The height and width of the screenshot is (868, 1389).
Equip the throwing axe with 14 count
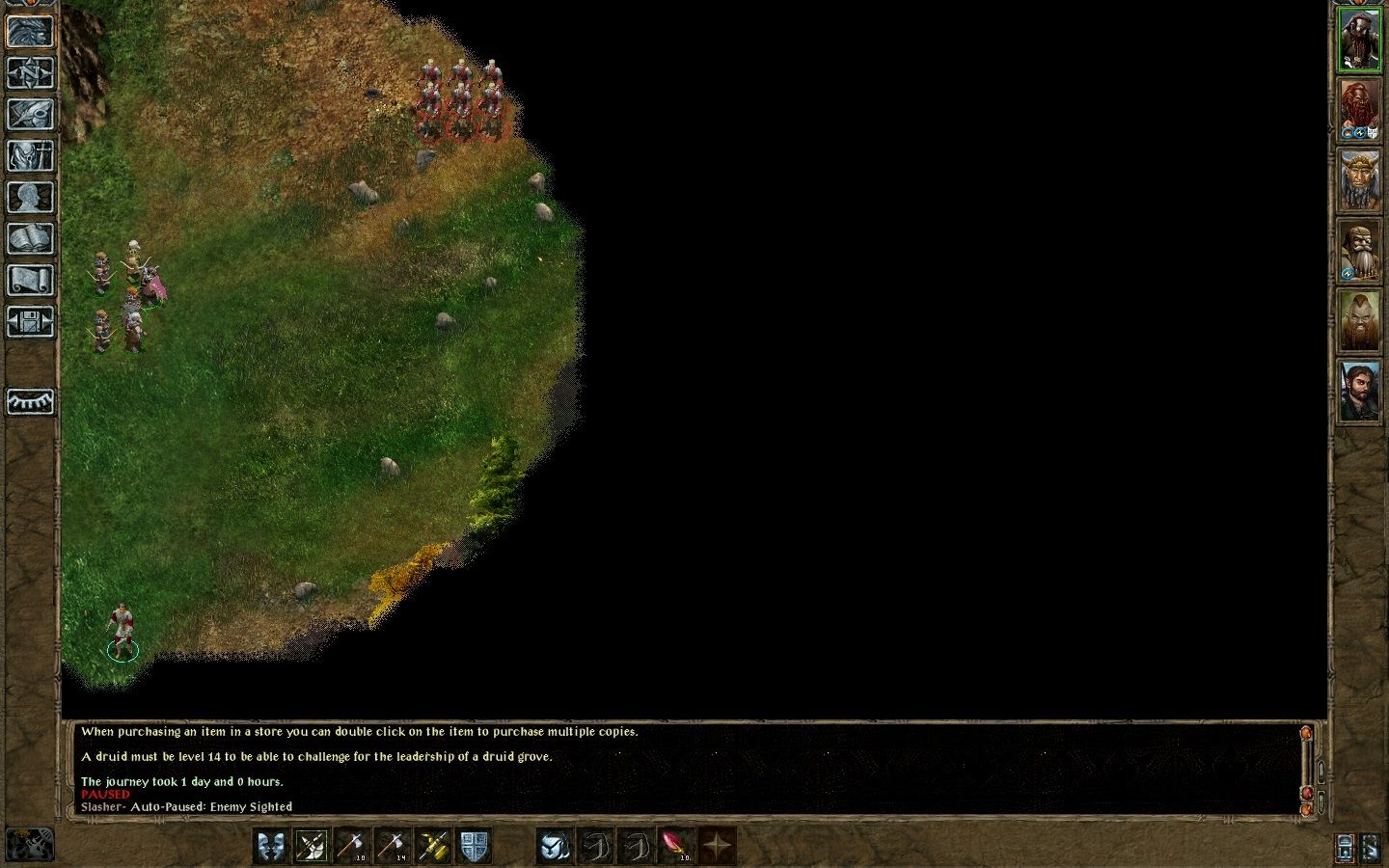point(391,846)
